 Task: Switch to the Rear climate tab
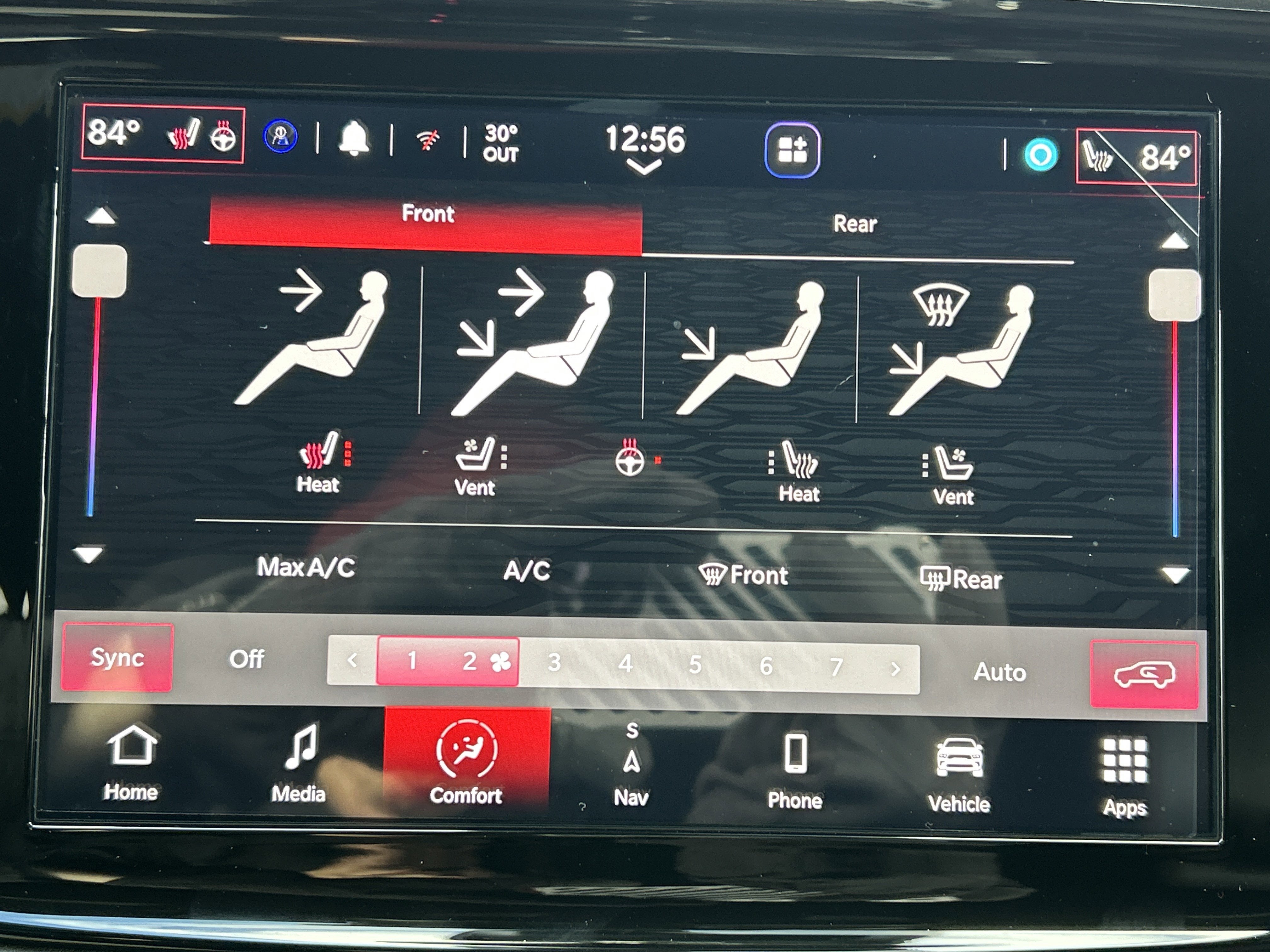click(855, 224)
